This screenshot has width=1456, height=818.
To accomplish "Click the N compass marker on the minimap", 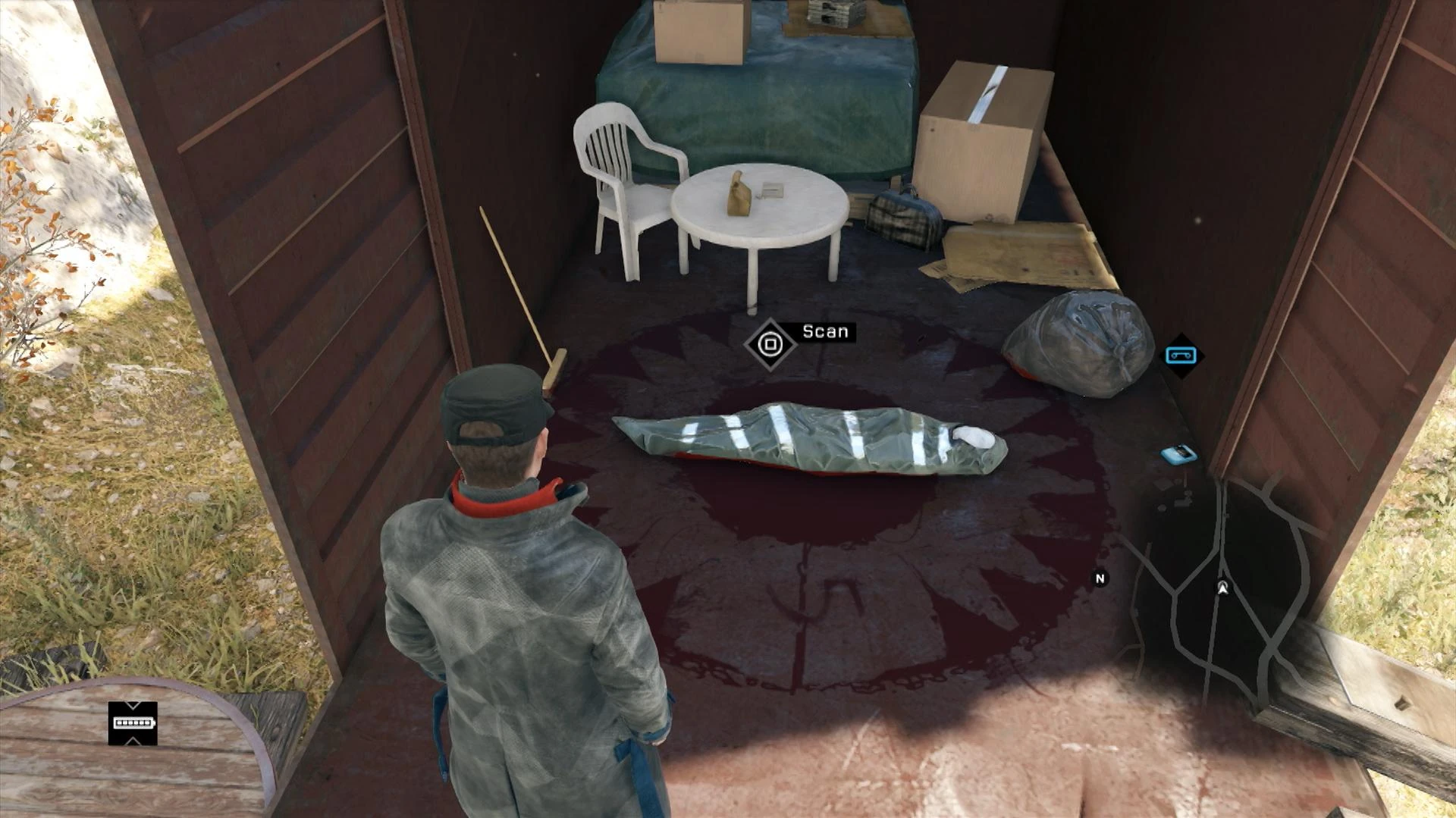I will click(1100, 578).
